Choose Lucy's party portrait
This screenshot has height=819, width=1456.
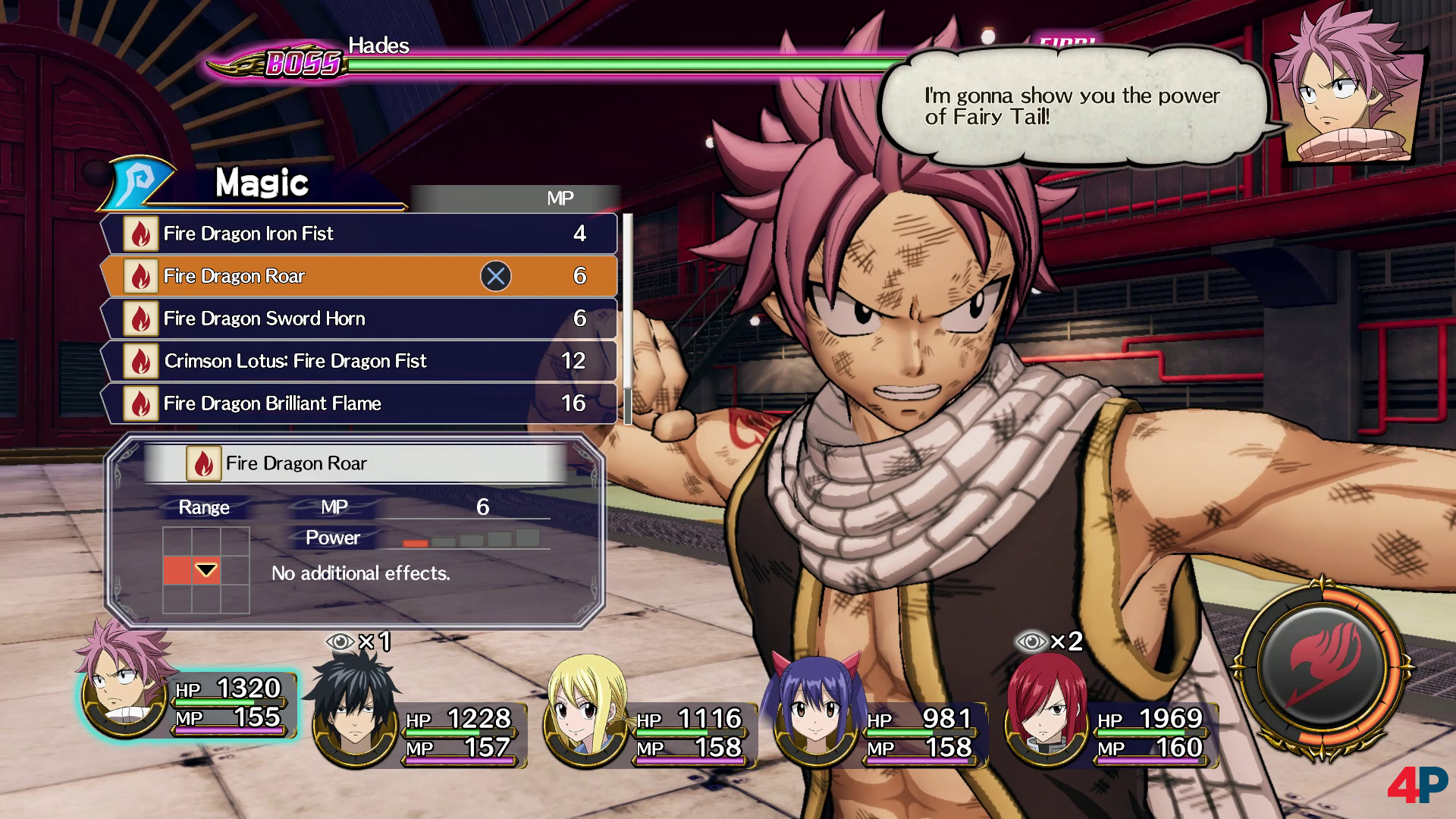585,714
